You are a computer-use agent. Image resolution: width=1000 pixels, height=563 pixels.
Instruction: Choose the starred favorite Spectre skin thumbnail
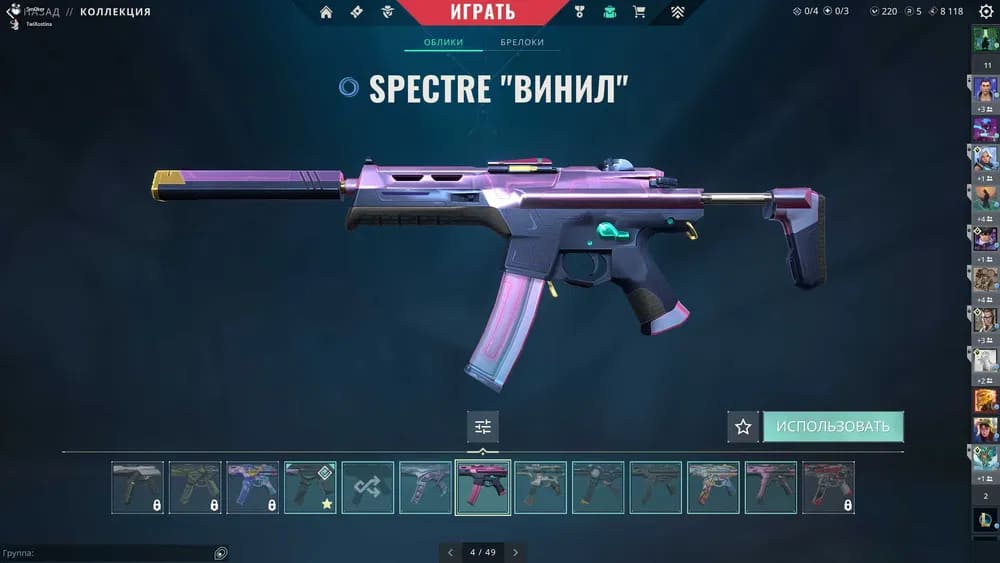[310, 487]
